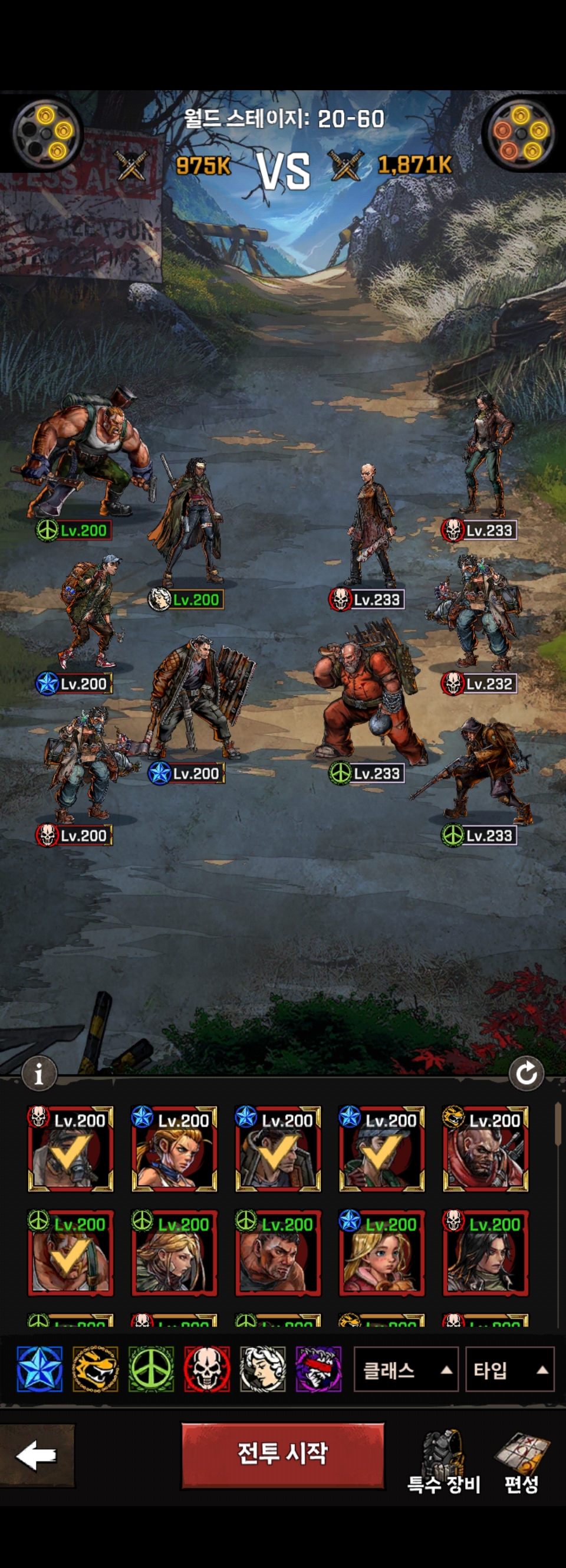Filter heroes by green peace faction

tap(151, 1370)
